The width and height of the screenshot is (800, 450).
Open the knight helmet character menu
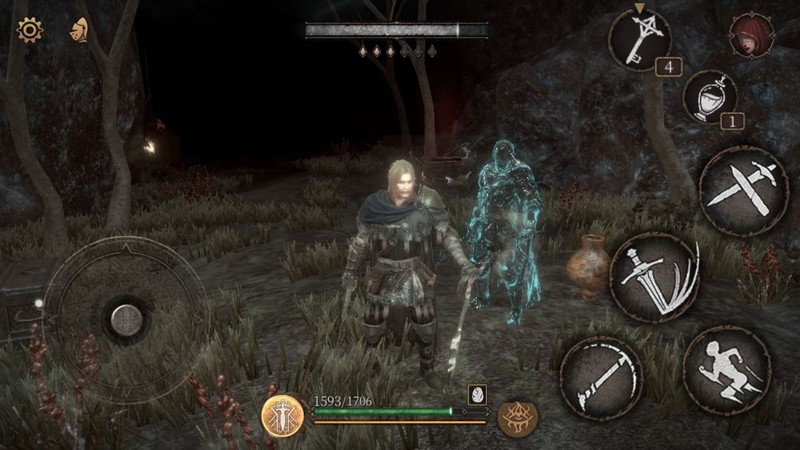[x=77, y=30]
